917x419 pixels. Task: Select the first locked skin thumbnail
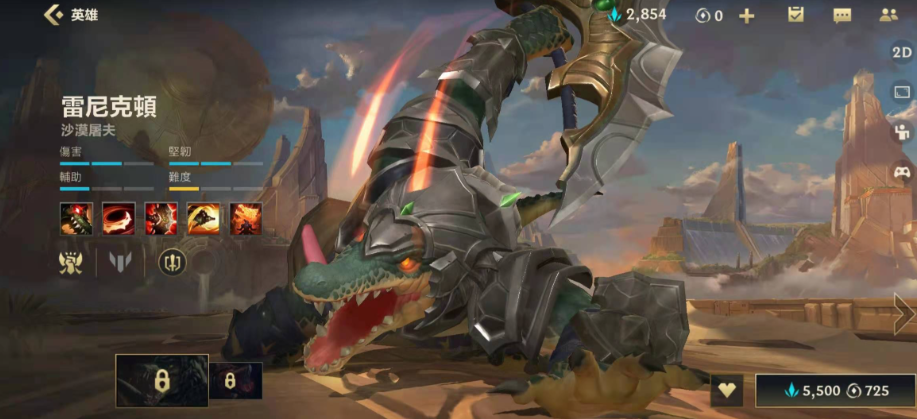tap(161, 381)
